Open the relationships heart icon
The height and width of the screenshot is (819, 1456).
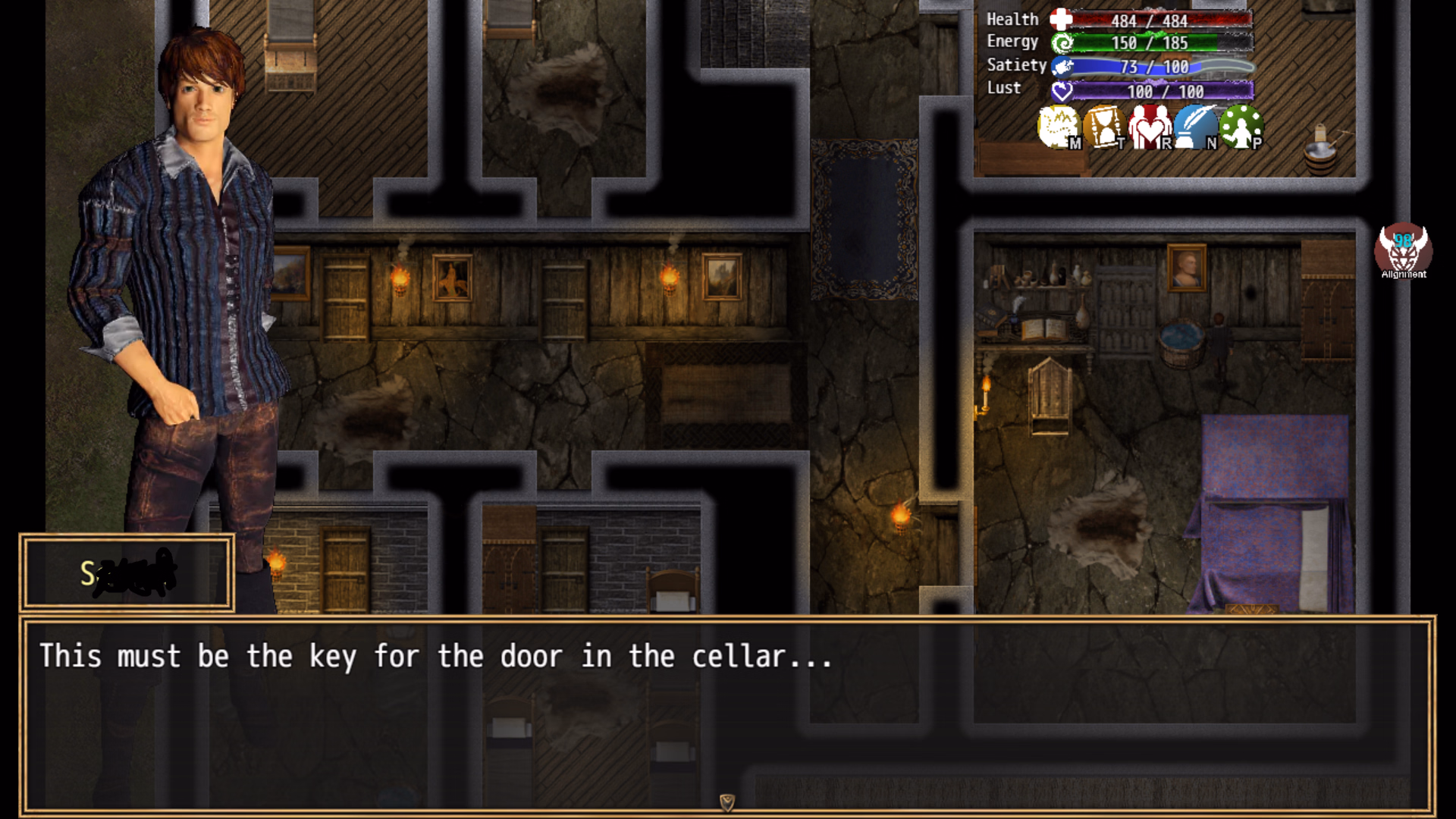(x=1150, y=127)
